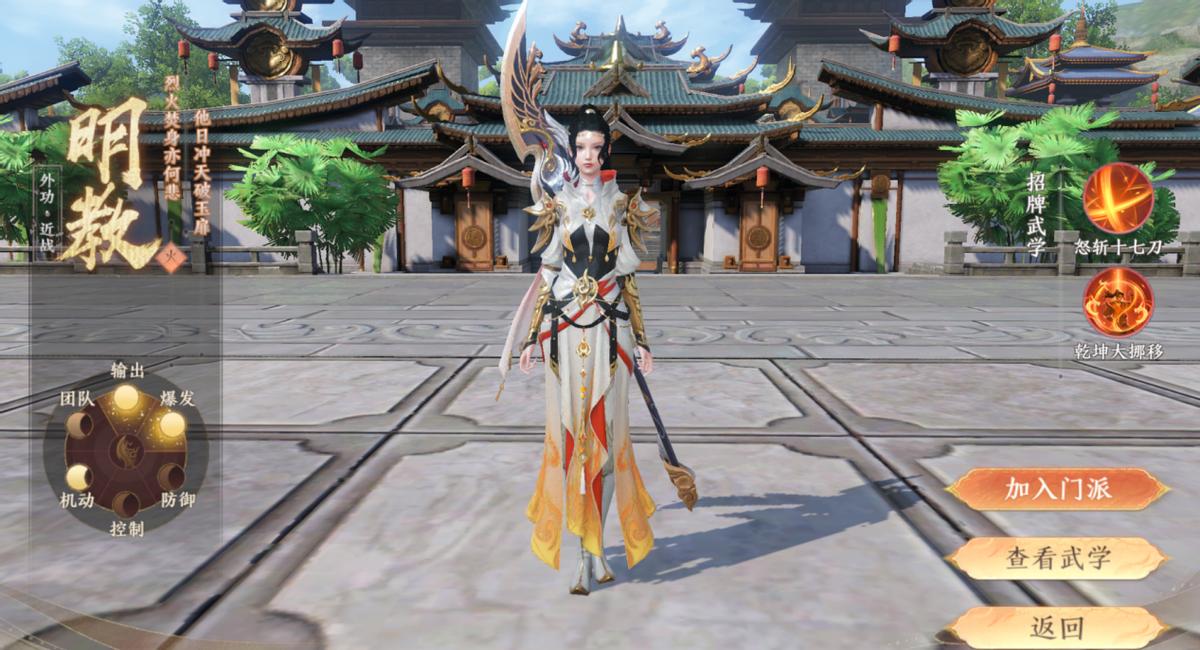Select the 乾坤大挪移 signature skill icon
Screen dimensions: 1200x650
1118,302
